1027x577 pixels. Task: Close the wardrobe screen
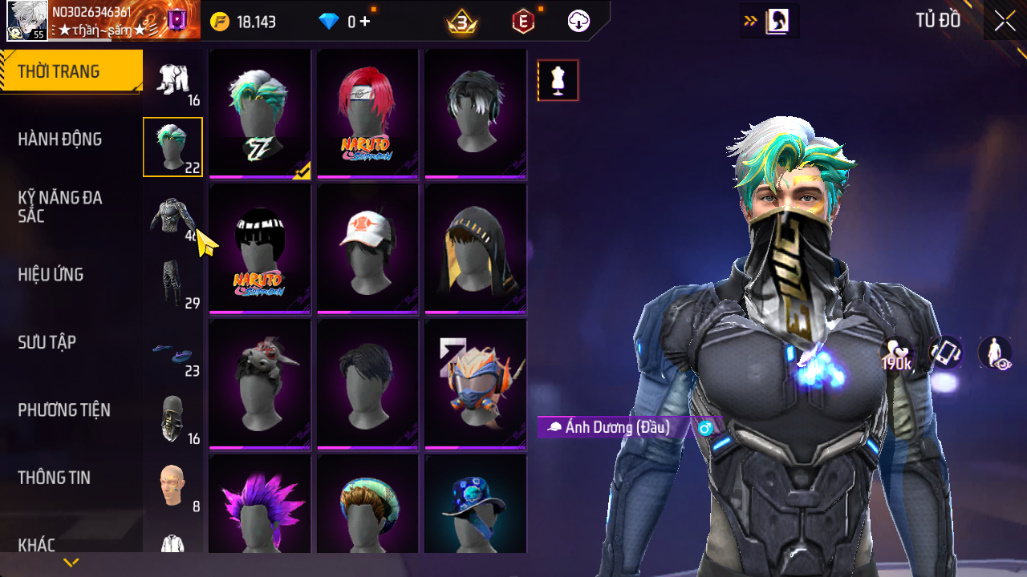point(1004,21)
